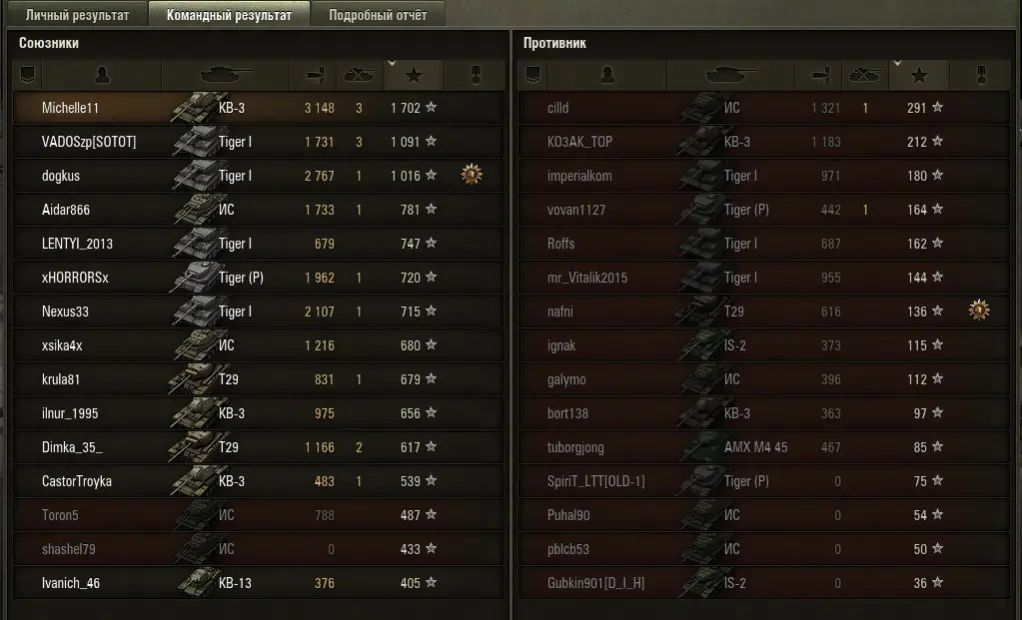1022x620 pixels.
Task: Select enemy player cilld row
Action: pyautogui.click(x=558, y=108)
